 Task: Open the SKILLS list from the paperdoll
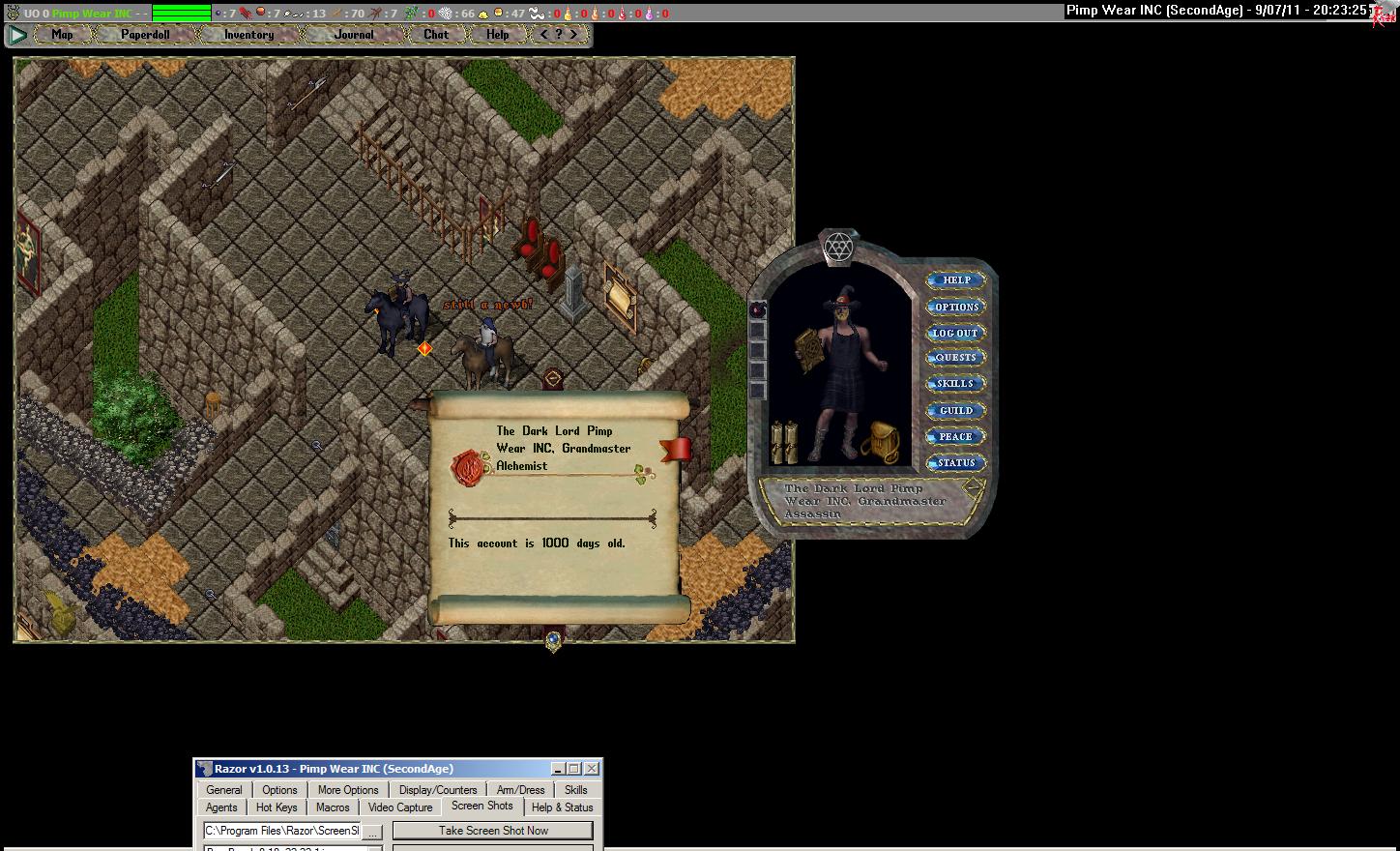955,384
